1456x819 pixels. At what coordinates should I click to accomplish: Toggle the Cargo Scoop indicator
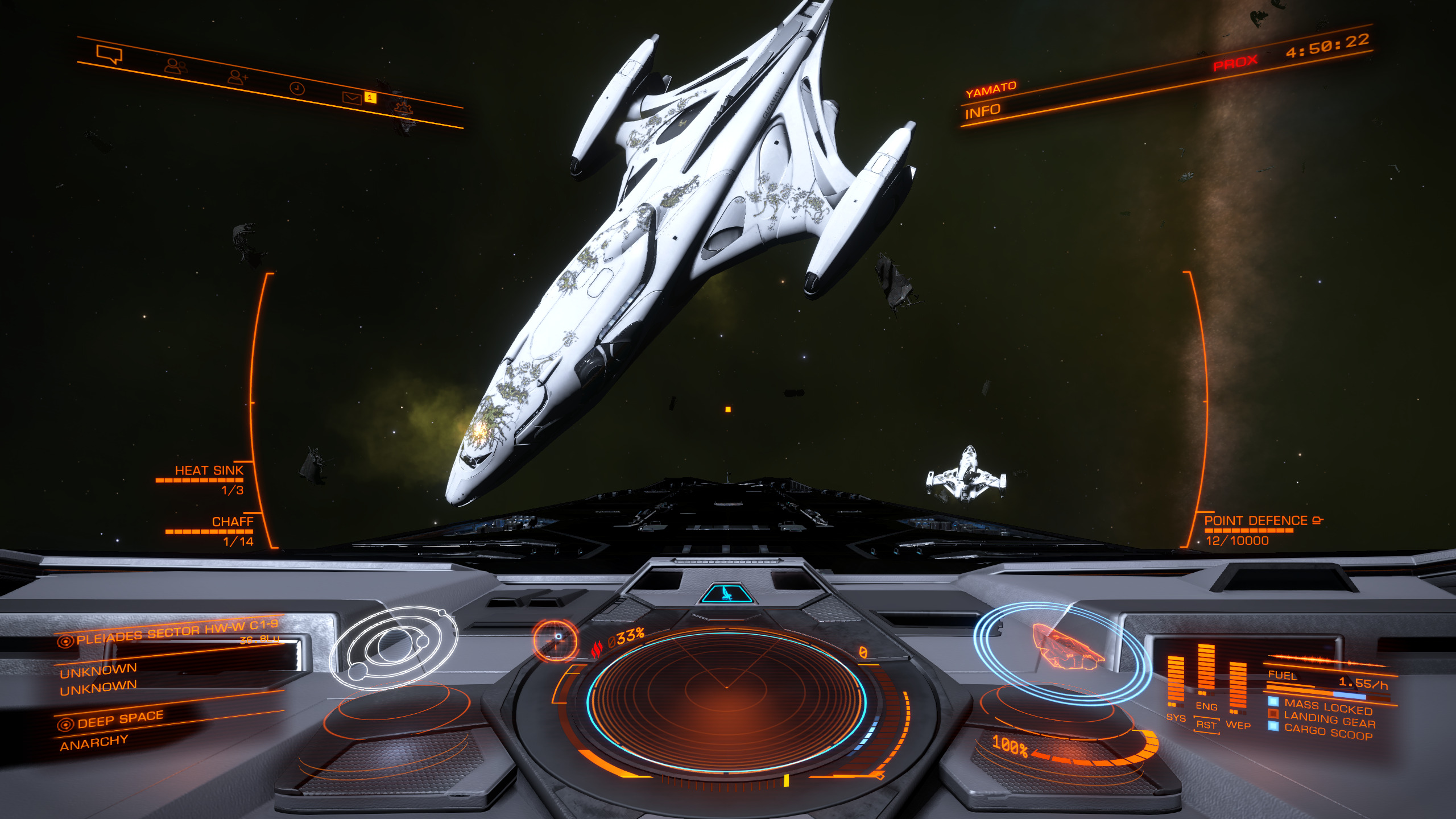point(1327,732)
